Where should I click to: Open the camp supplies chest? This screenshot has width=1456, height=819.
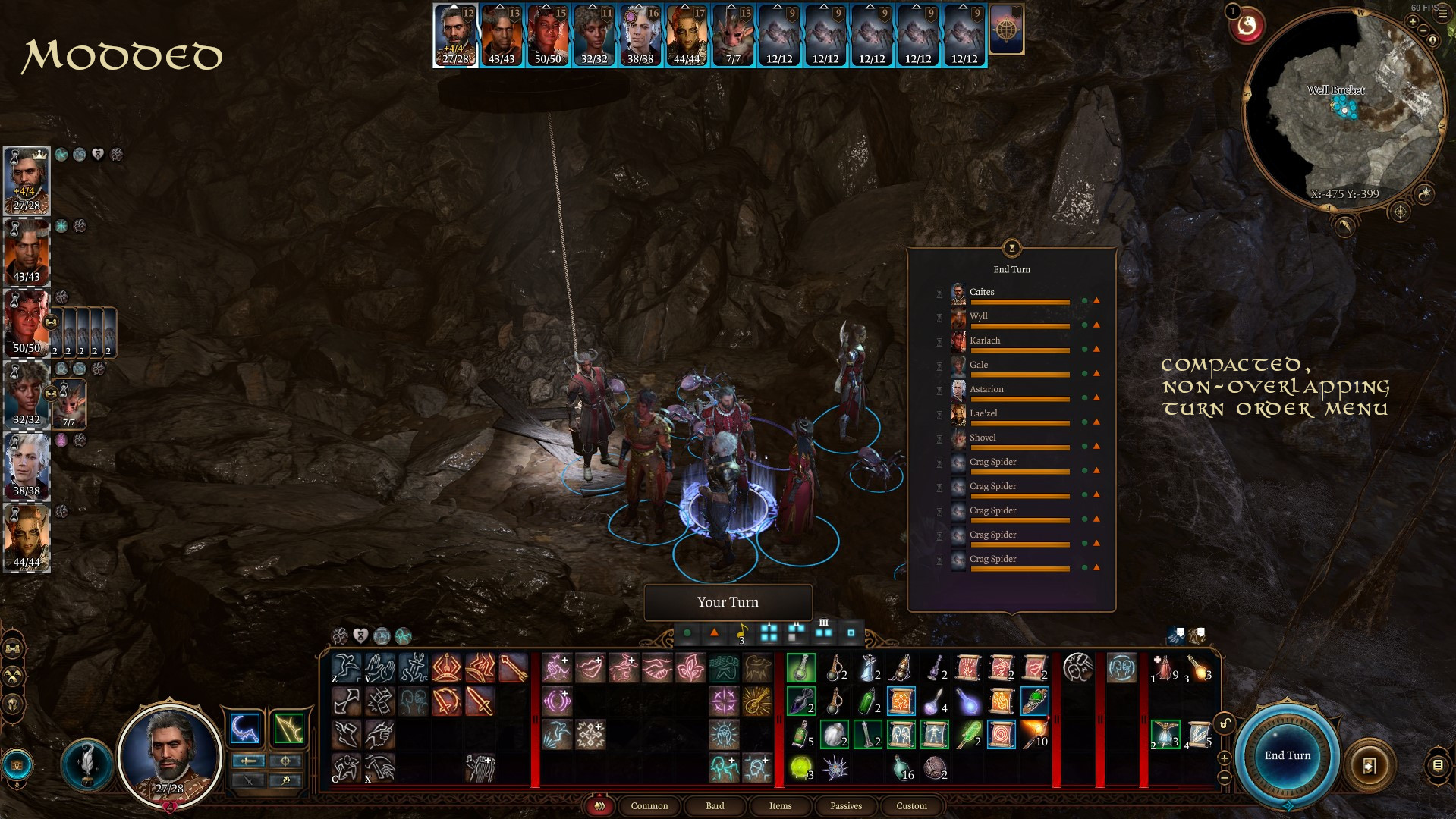click(x=16, y=766)
